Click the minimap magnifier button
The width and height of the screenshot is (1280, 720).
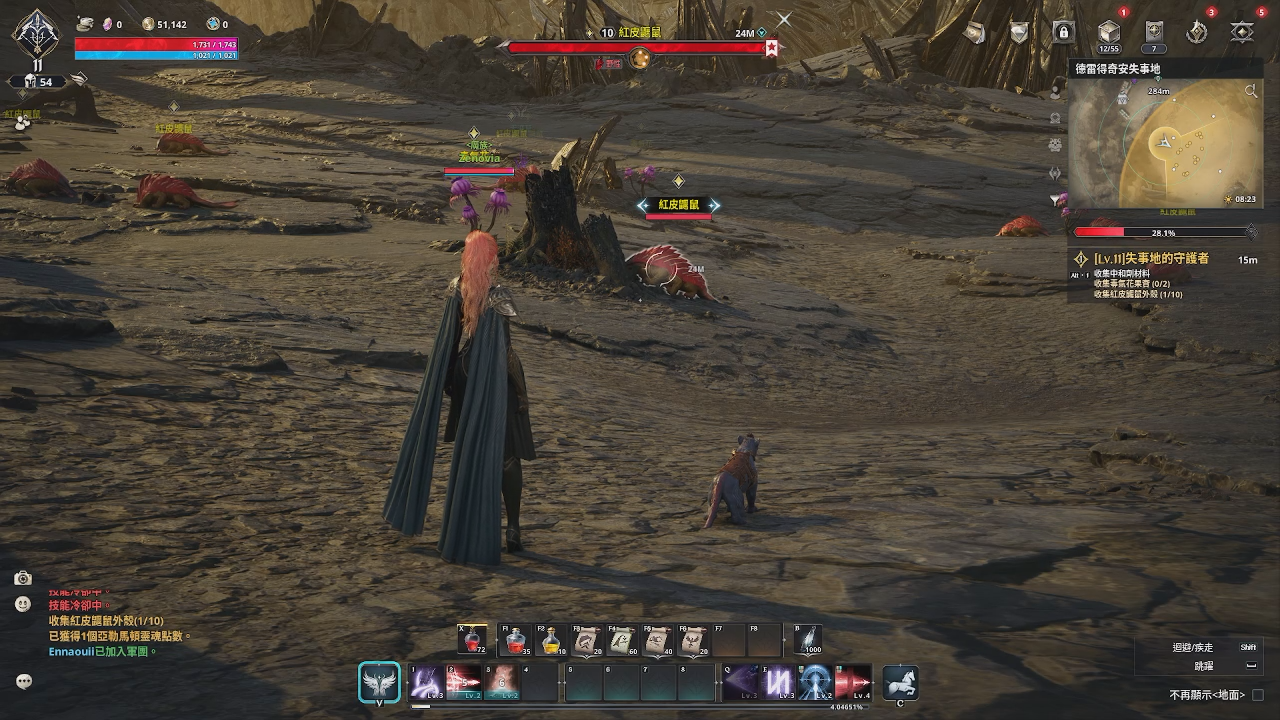[1251, 91]
